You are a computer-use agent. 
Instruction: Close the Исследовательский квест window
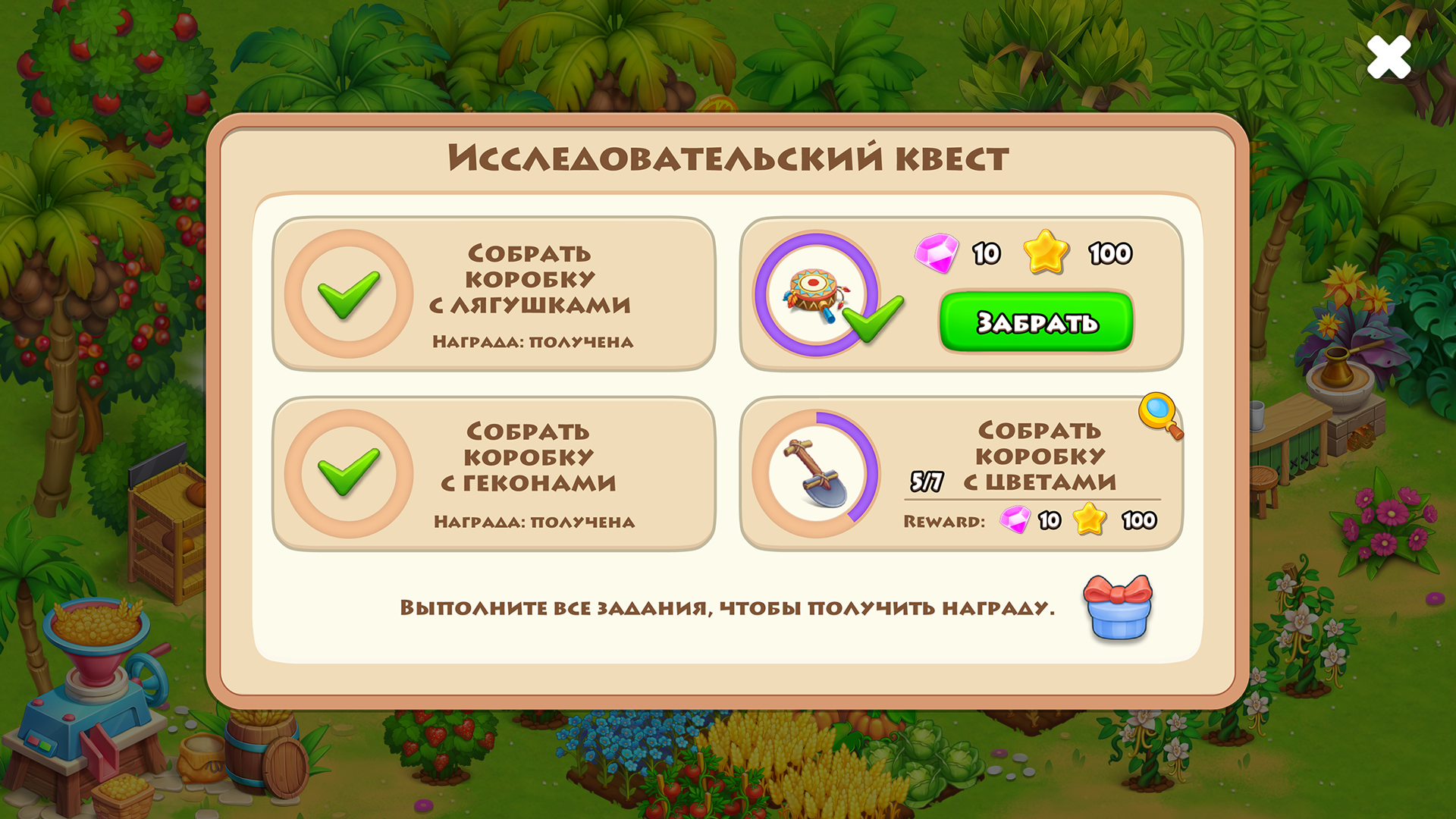(x=1389, y=58)
